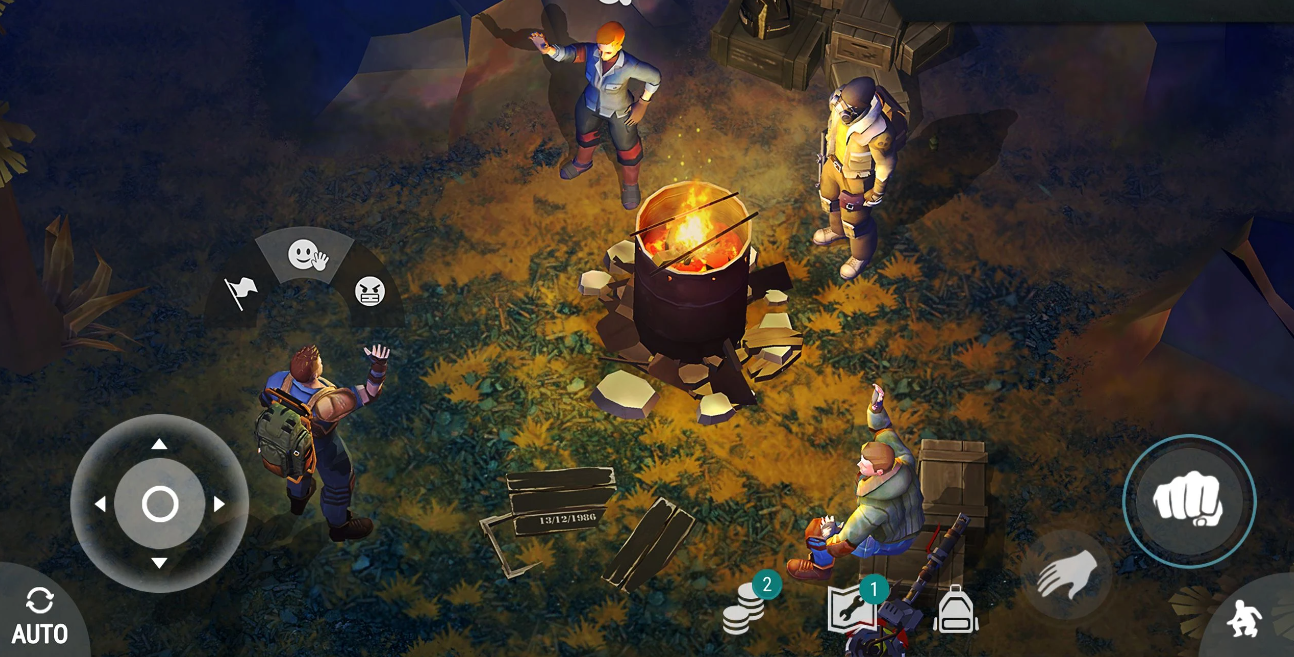Tap the fist attack button

pos(1188,500)
